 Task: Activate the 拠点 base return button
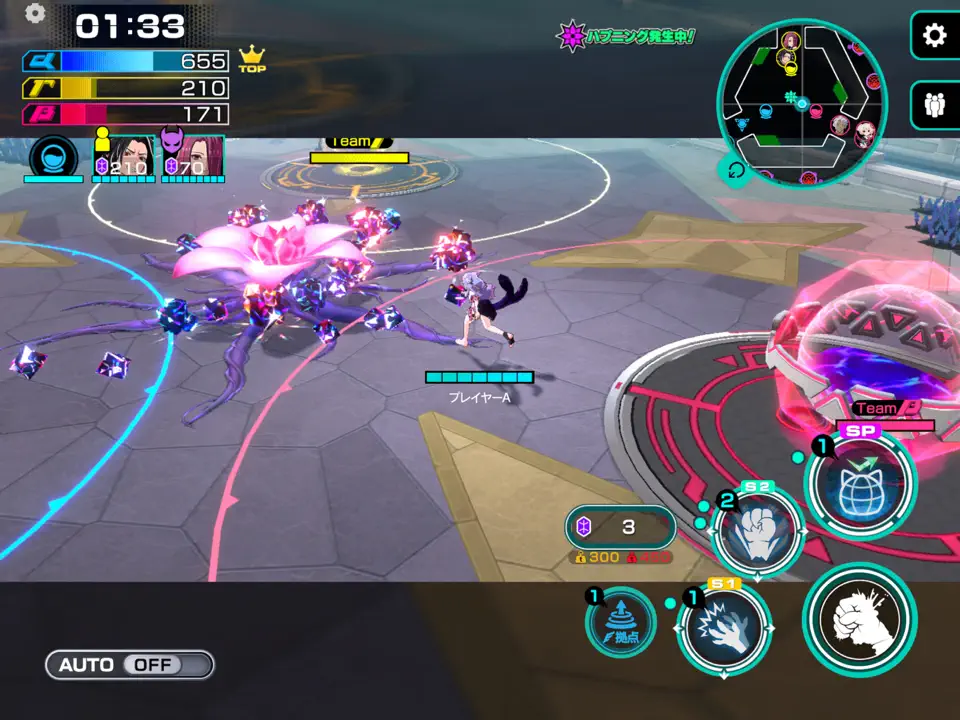[621, 622]
